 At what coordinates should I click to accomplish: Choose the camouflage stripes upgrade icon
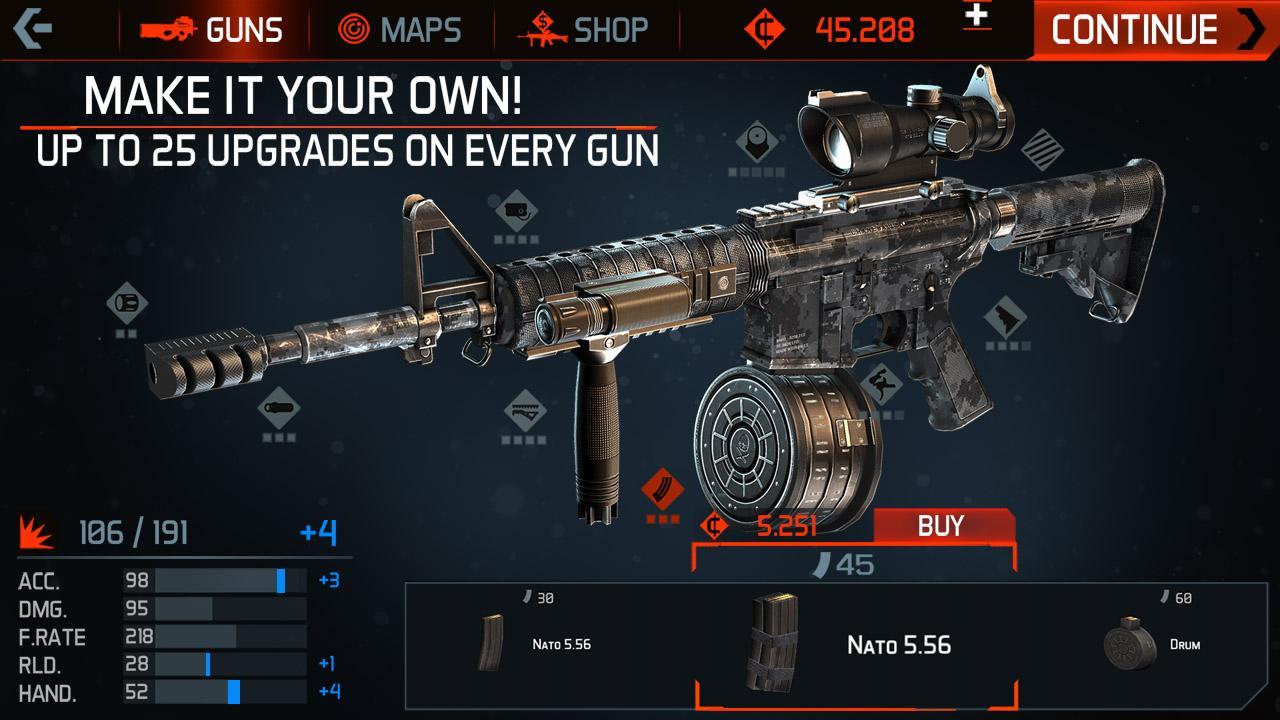coord(1042,151)
